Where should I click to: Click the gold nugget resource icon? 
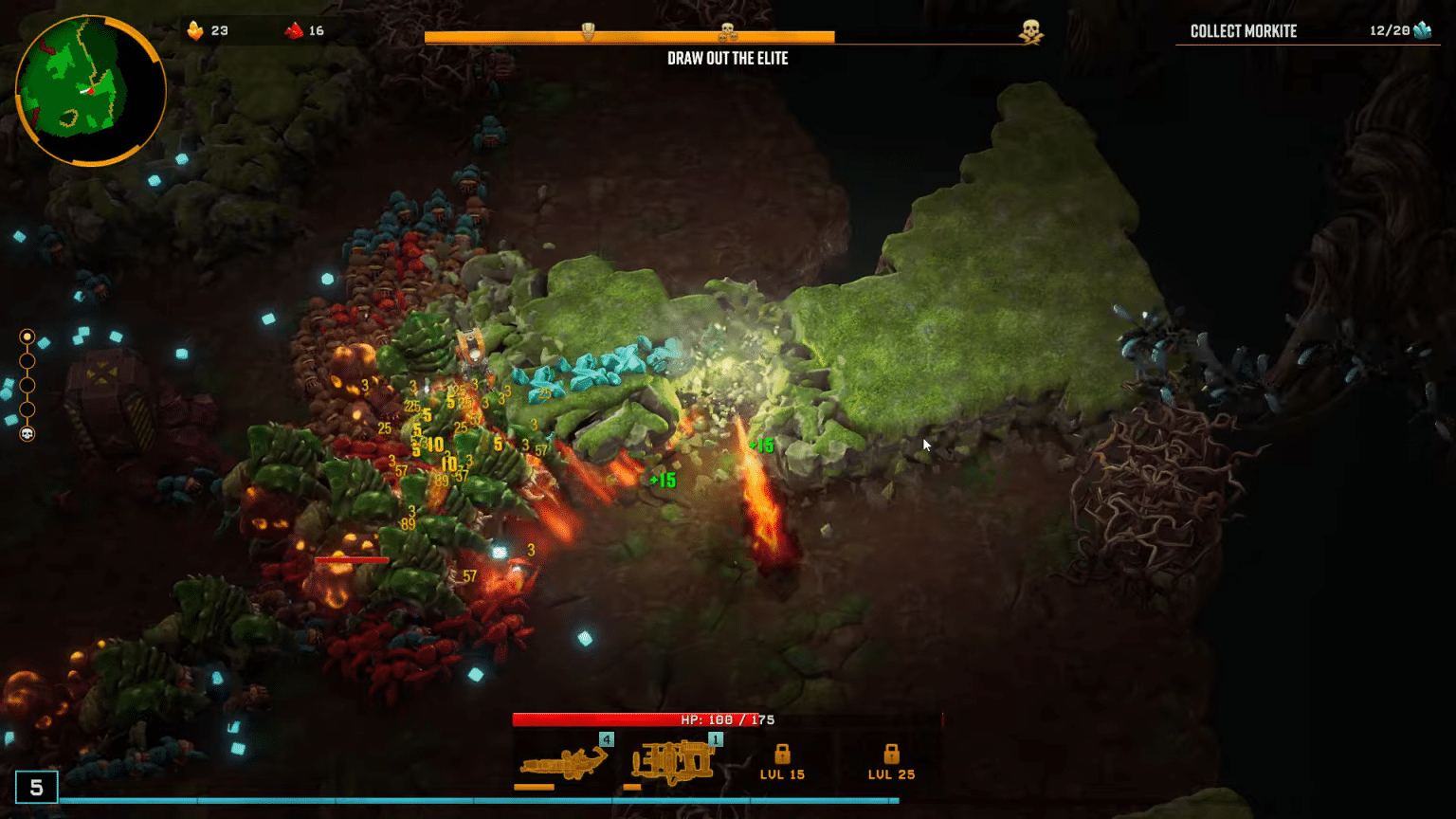click(x=195, y=29)
